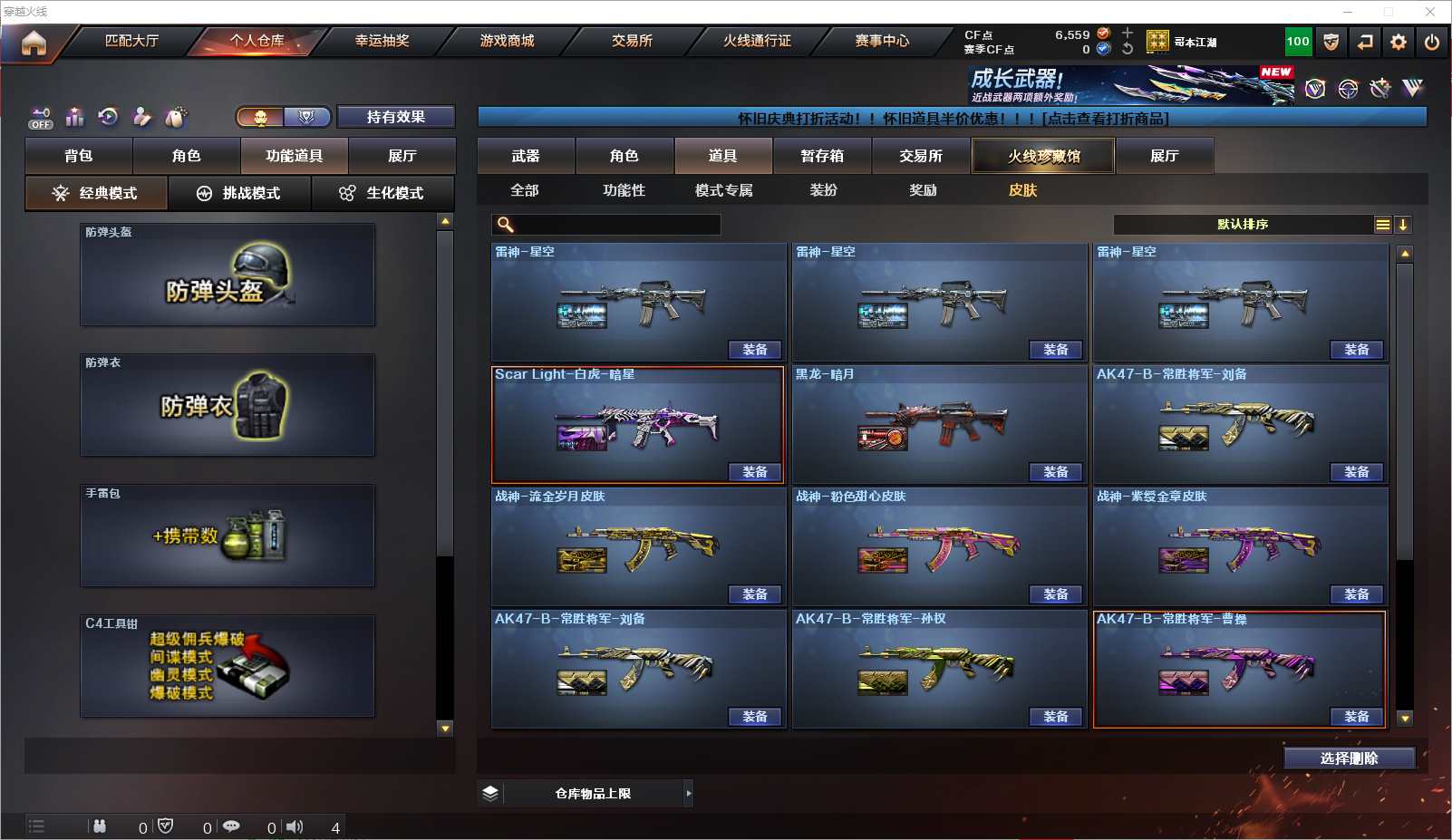Select the Scar Light-白虎-暗星 skin

(637, 424)
